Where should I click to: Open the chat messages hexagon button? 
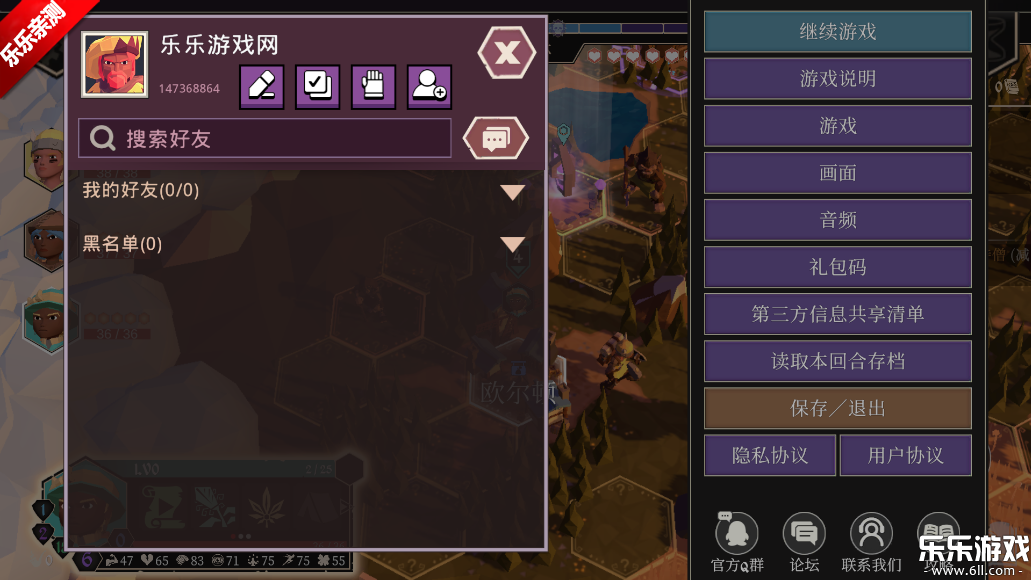495,138
